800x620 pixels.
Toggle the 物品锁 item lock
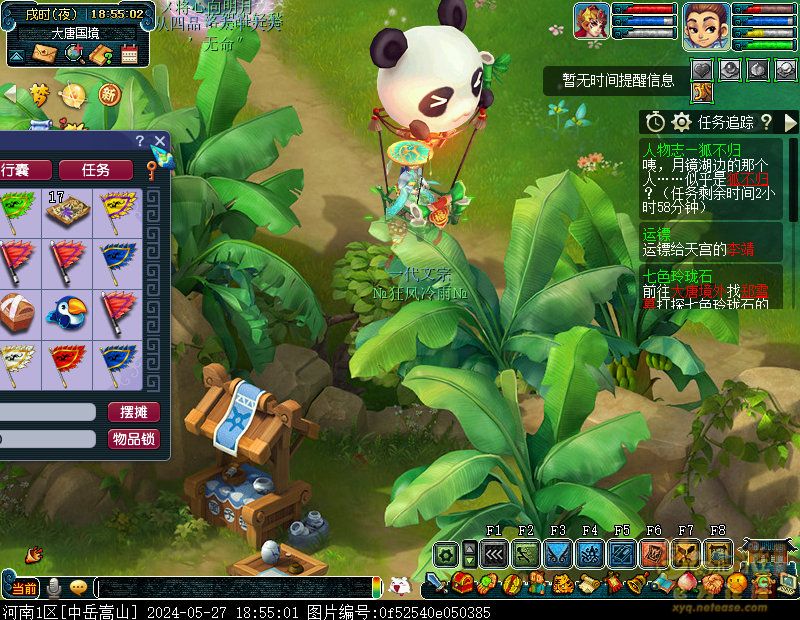click(133, 439)
